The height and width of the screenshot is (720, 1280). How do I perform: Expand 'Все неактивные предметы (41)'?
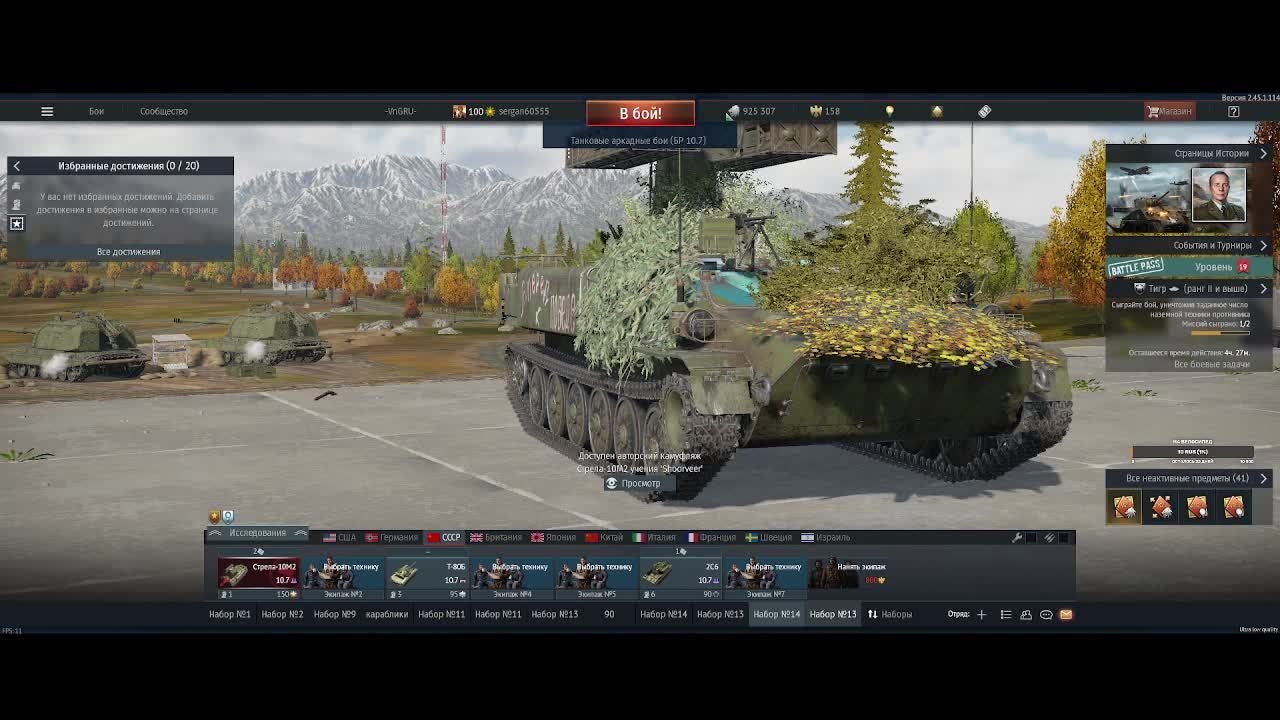(x=1187, y=478)
